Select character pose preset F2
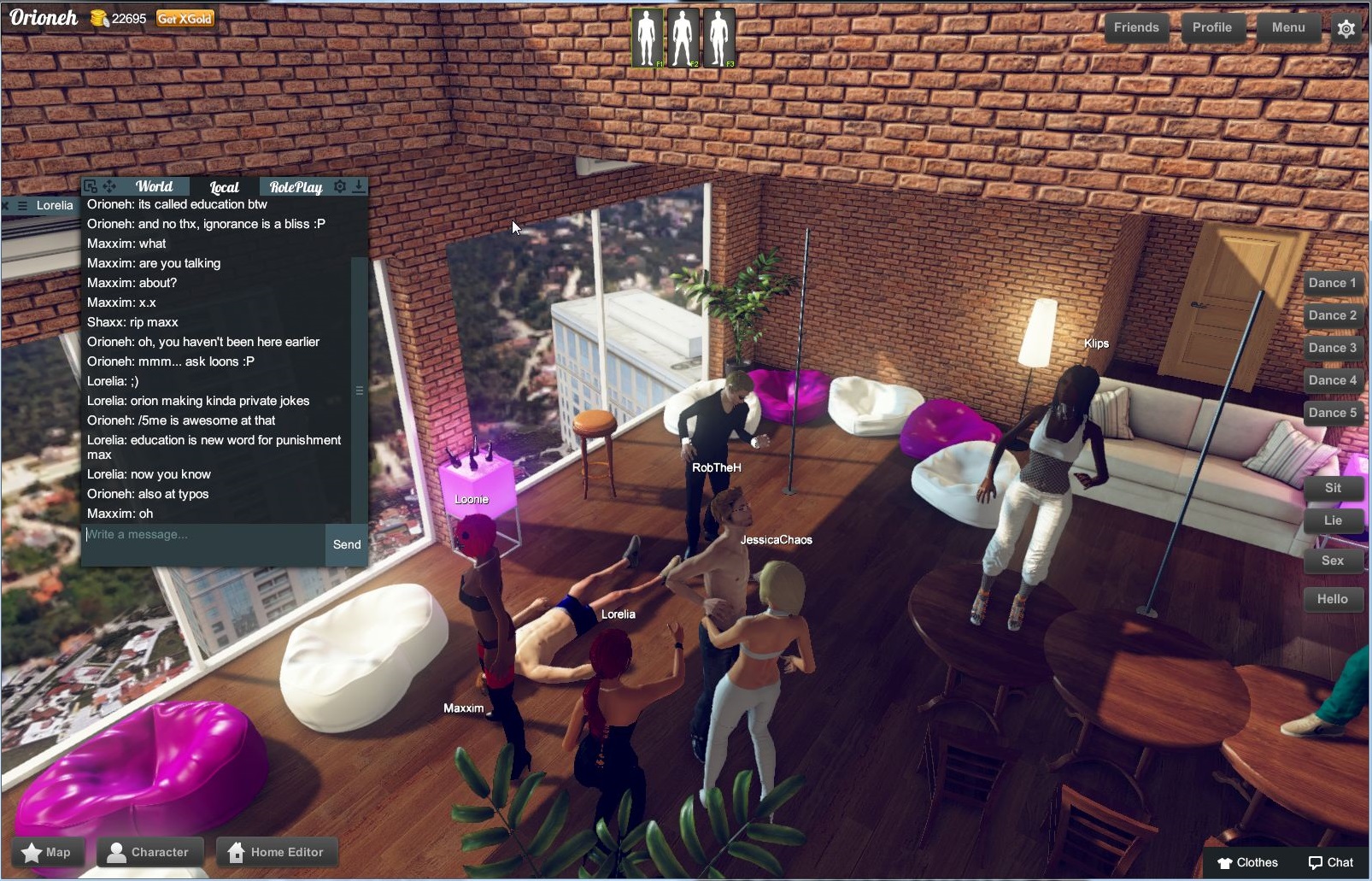1372x881 pixels. pyautogui.click(x=683, y=36)
